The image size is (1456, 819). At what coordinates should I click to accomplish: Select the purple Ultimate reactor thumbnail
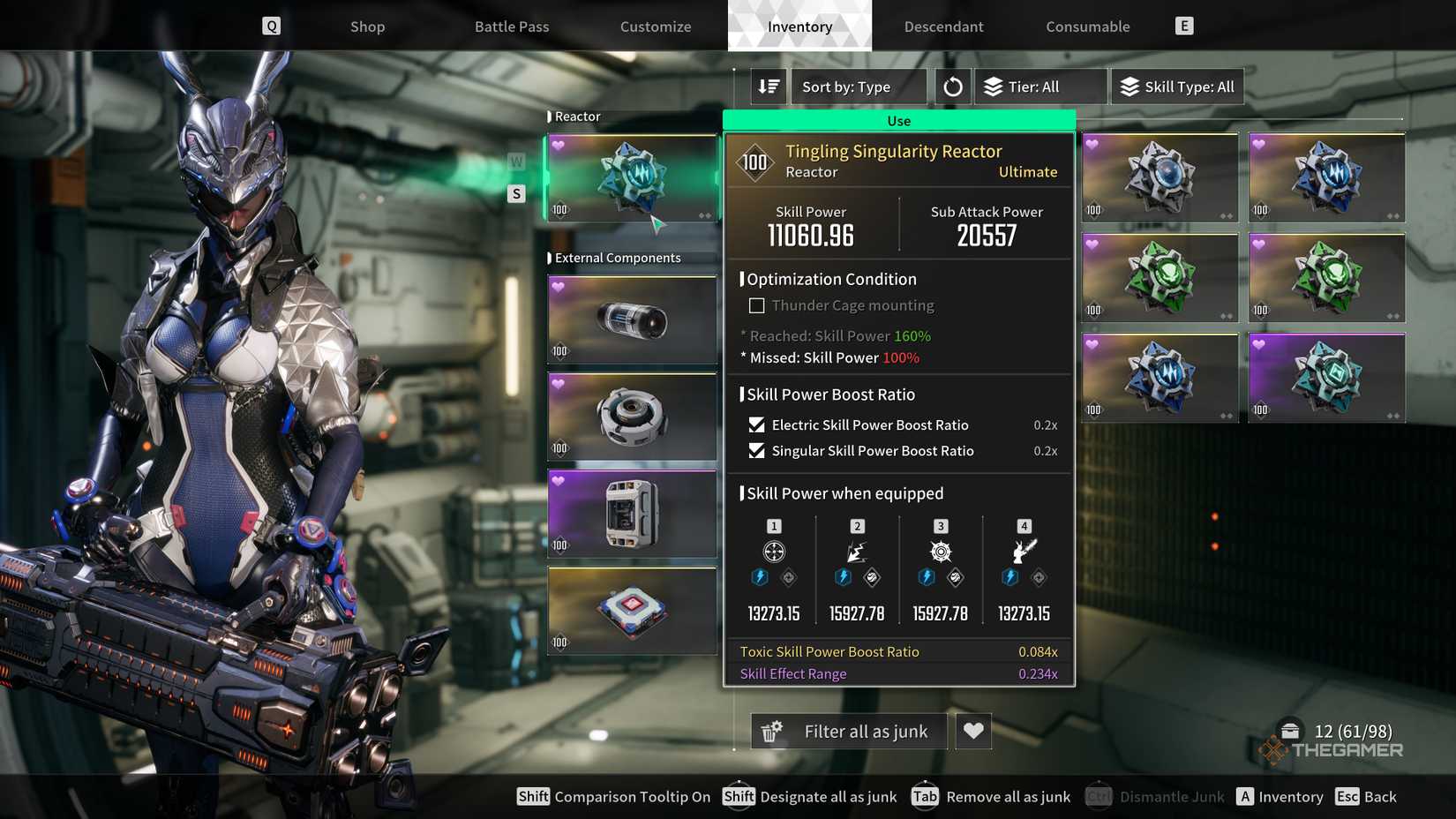pyautogui.click(x=1326, y=378)
